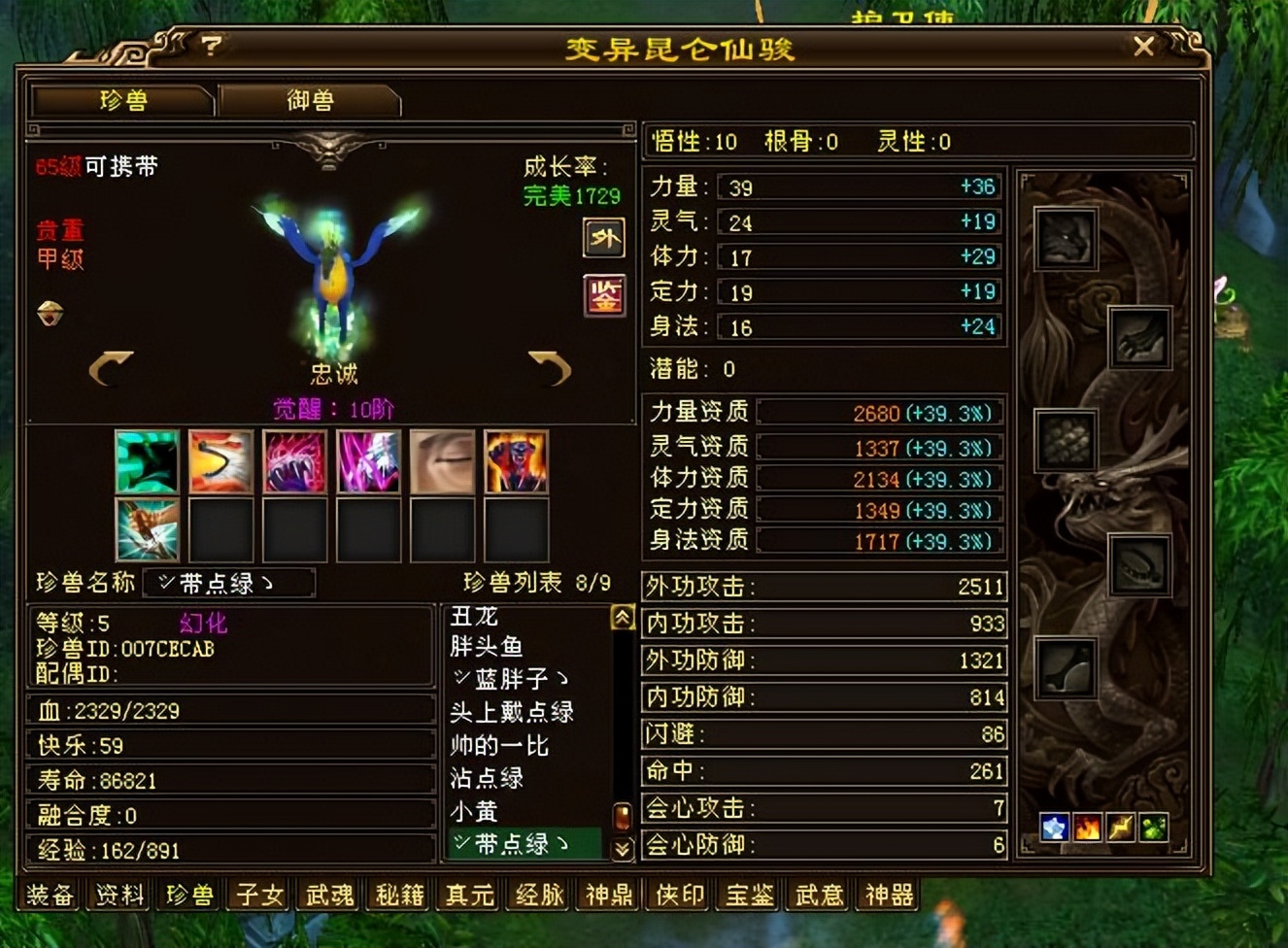Screen dimensions: 1288x948
Task: Switch to the 御兽 tab
Action: click(309, 100)
